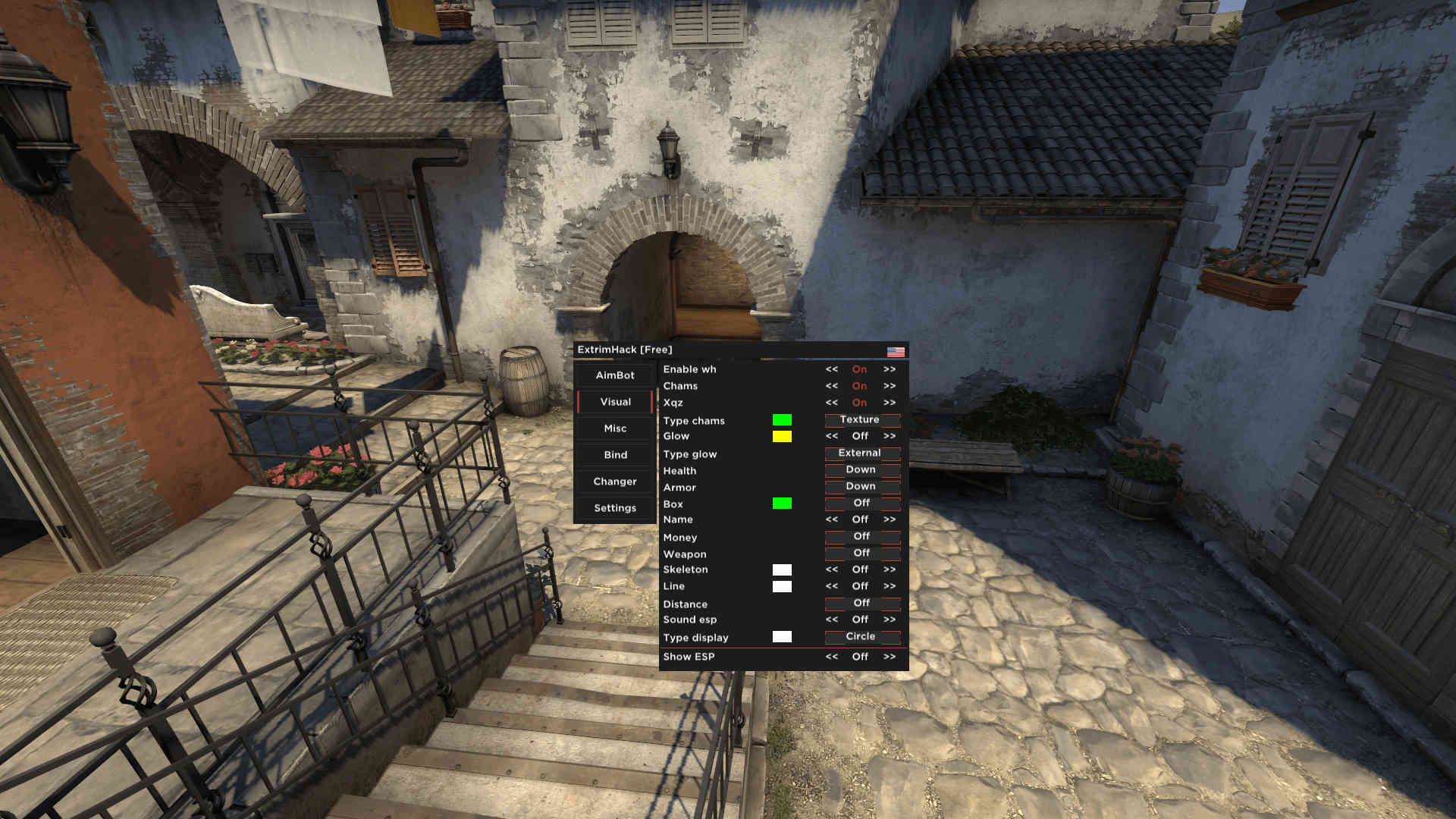Select the Bind tab

(613, 454)
